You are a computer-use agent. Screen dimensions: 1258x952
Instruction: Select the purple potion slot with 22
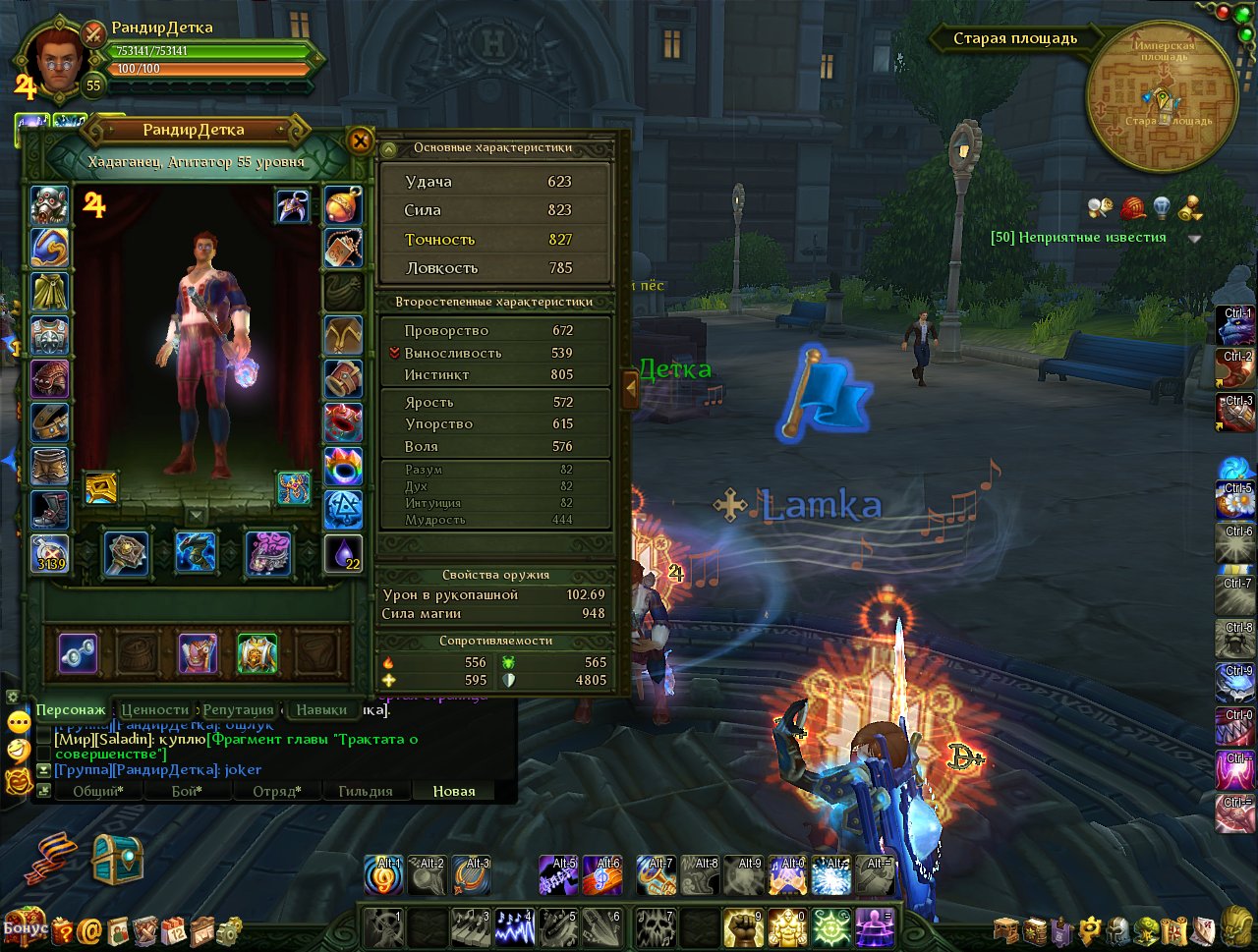click(343, 554)
